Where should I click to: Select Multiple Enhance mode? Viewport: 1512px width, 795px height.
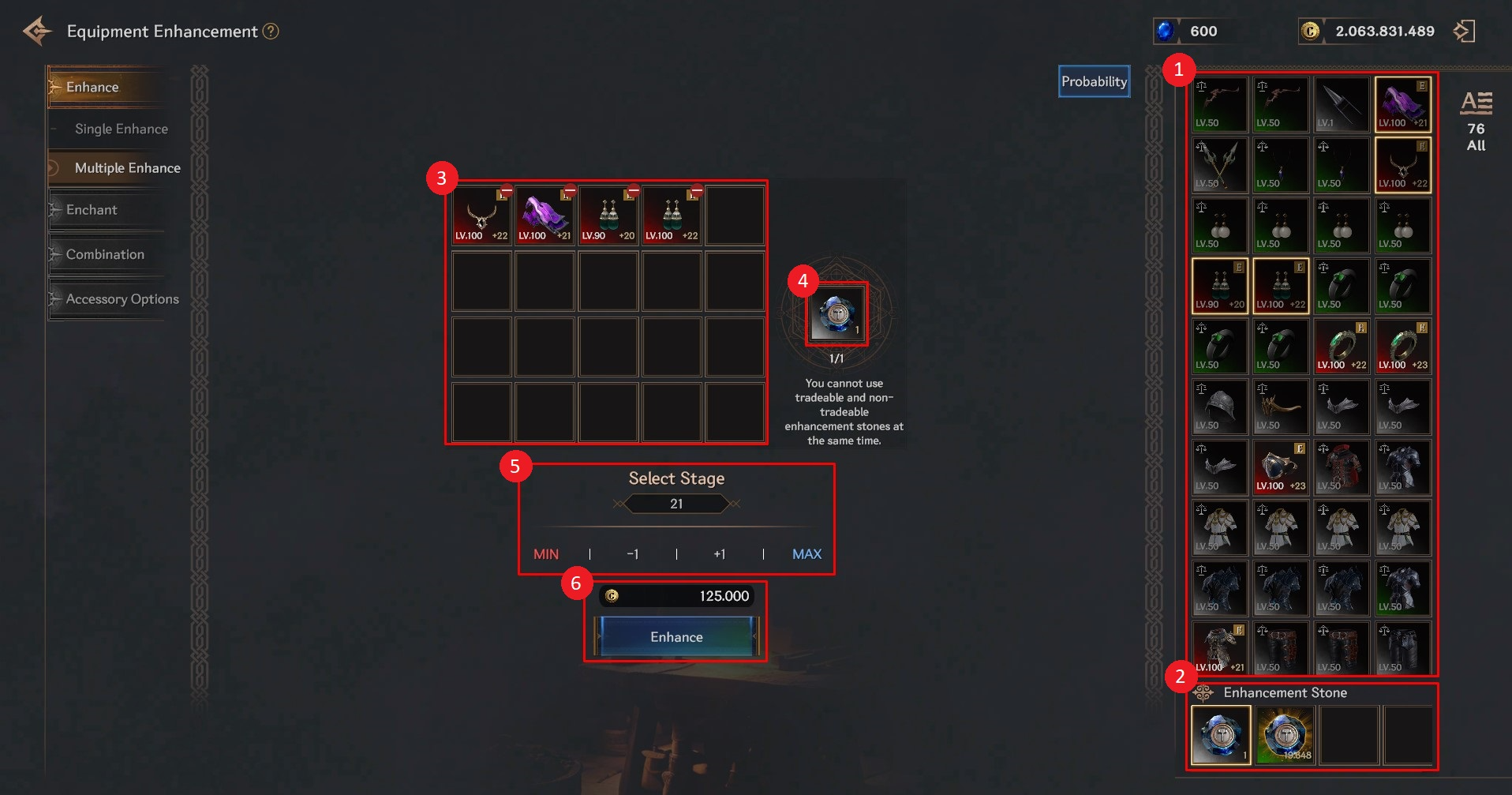point(127,168)
